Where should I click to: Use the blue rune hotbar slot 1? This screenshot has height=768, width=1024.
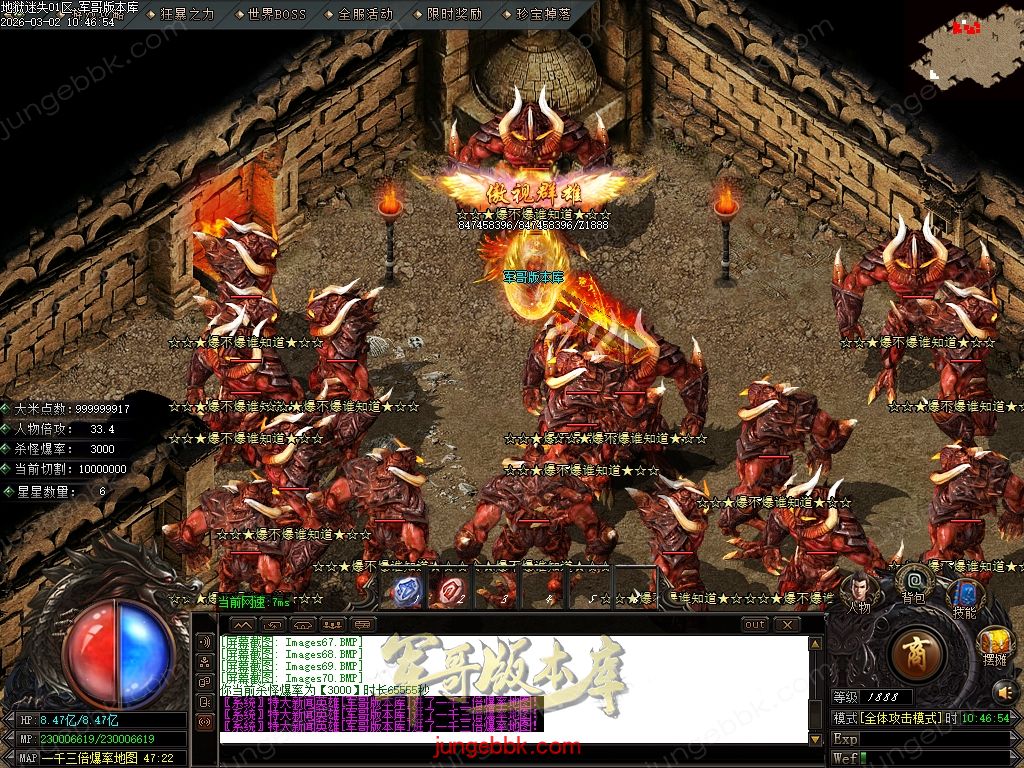click(x=406, y=590)
